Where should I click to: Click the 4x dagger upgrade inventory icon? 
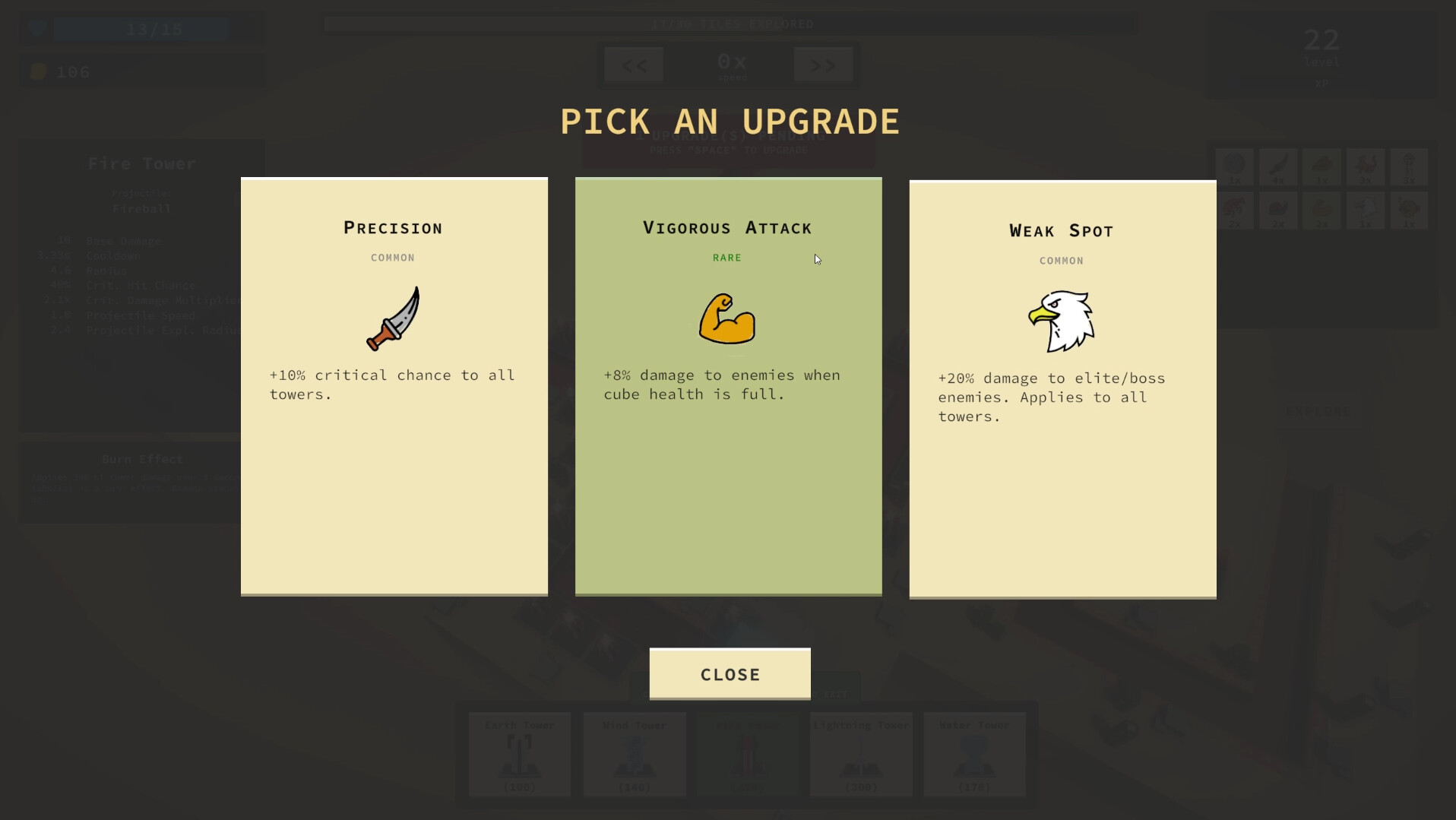coord(1279,166)
